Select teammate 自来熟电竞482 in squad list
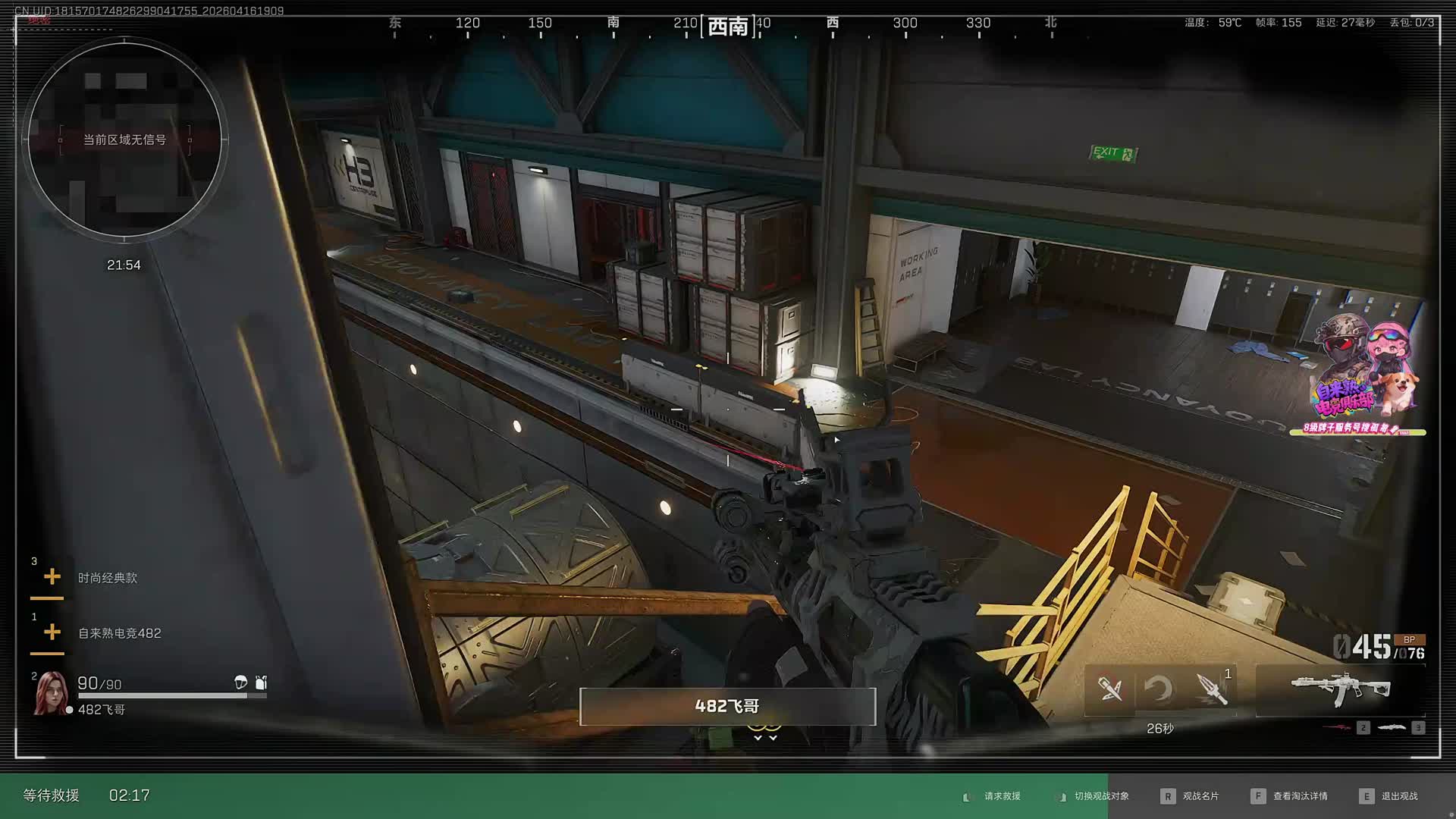Image resolution: width=1456 pixels, height=819 pixels. coord(119,633)
